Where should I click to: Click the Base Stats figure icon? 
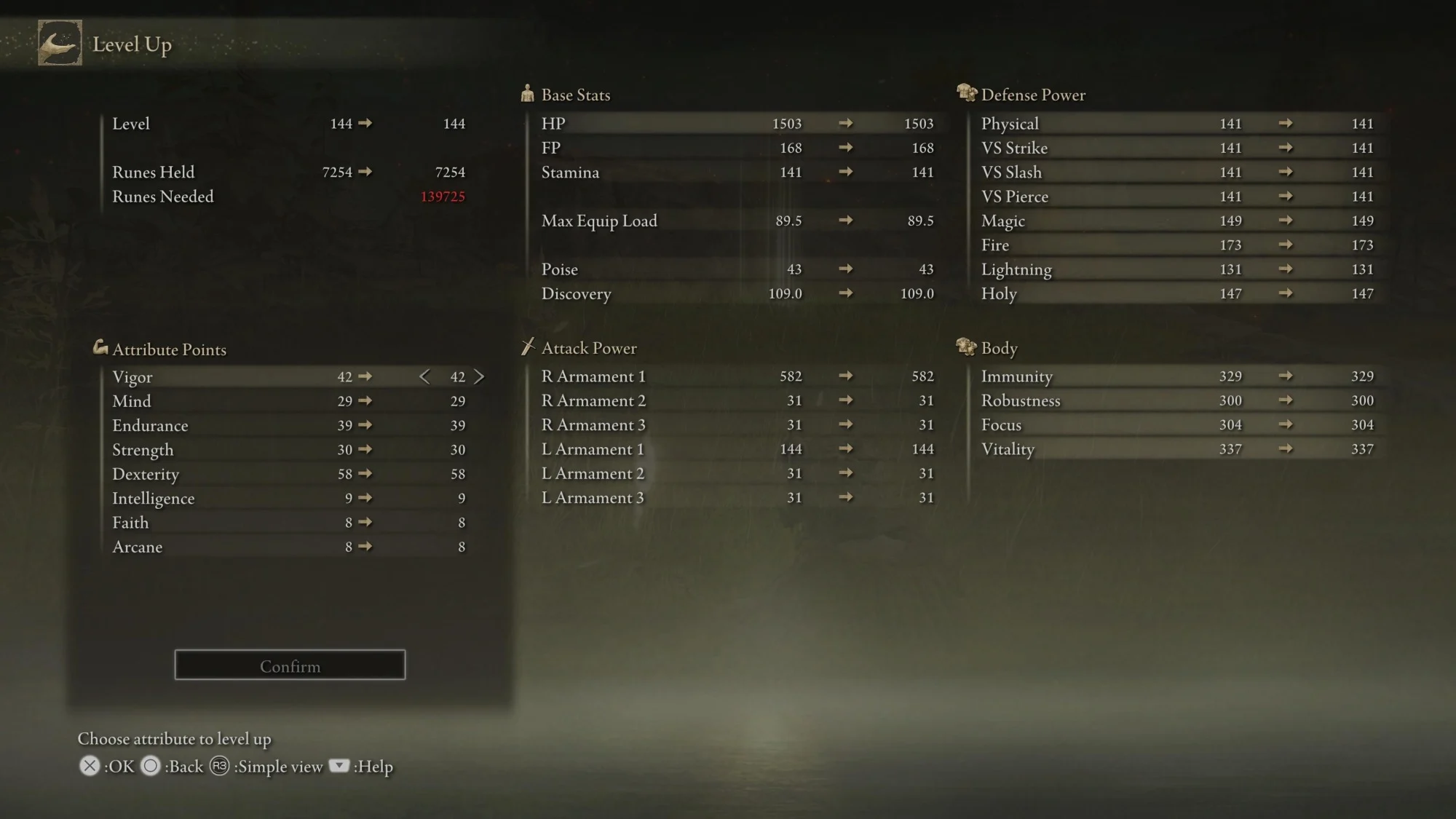527,93
